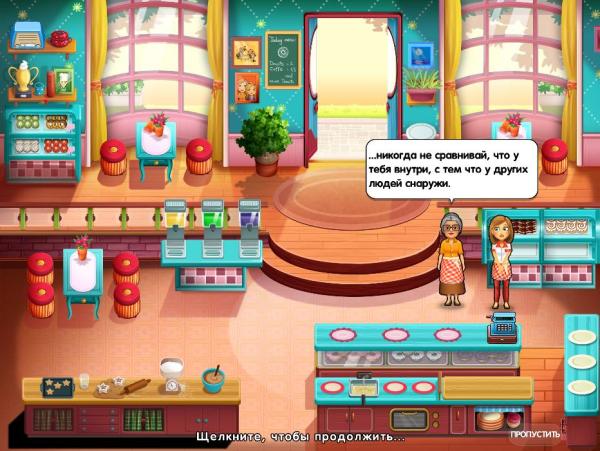The height and width of the screenshot is (451, 600).
Task: Skip the cutscene with the ПРОПУСТИТЬ button
Action: 534,435
